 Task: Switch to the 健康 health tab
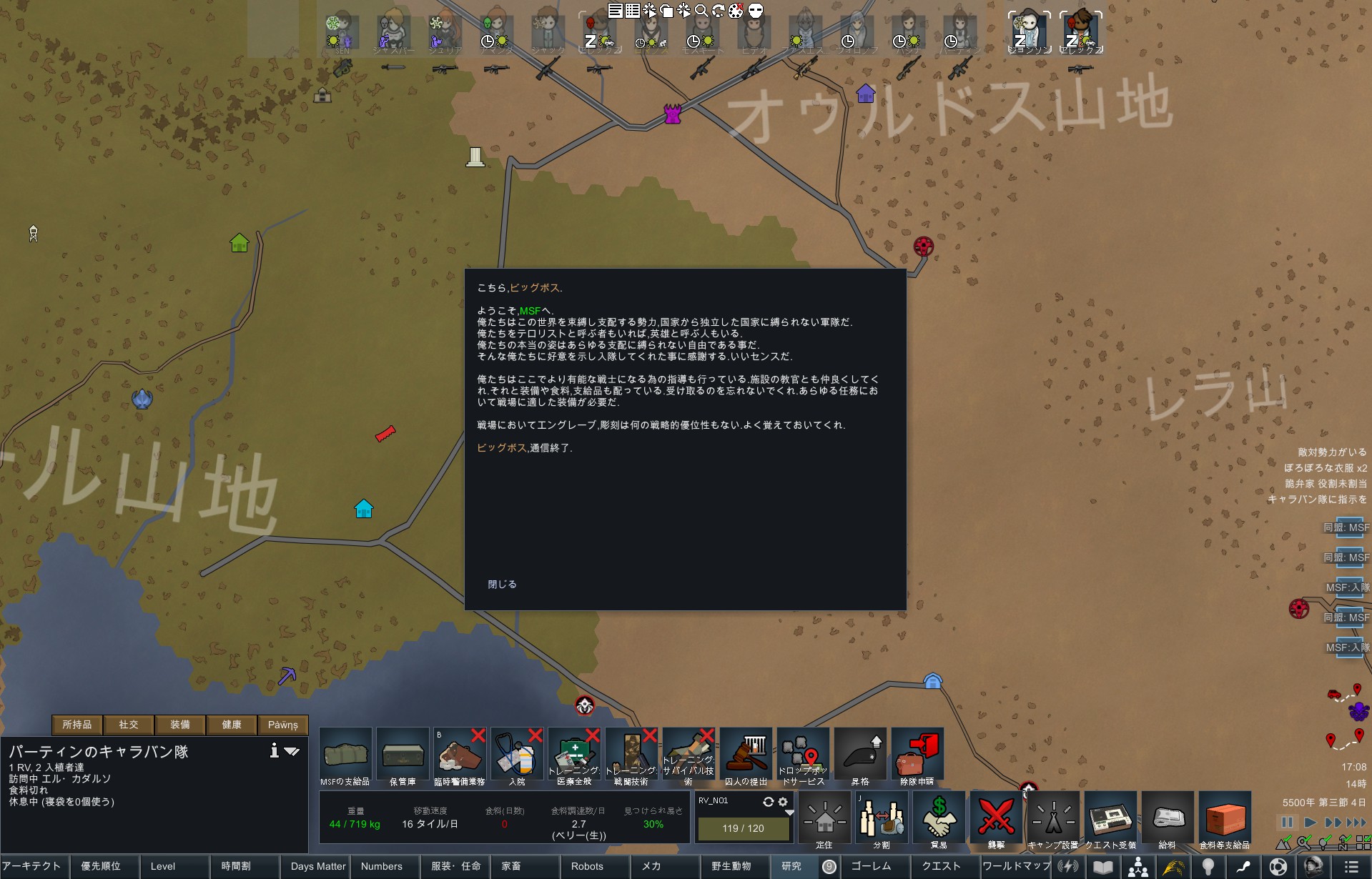(x=232, y=725)
